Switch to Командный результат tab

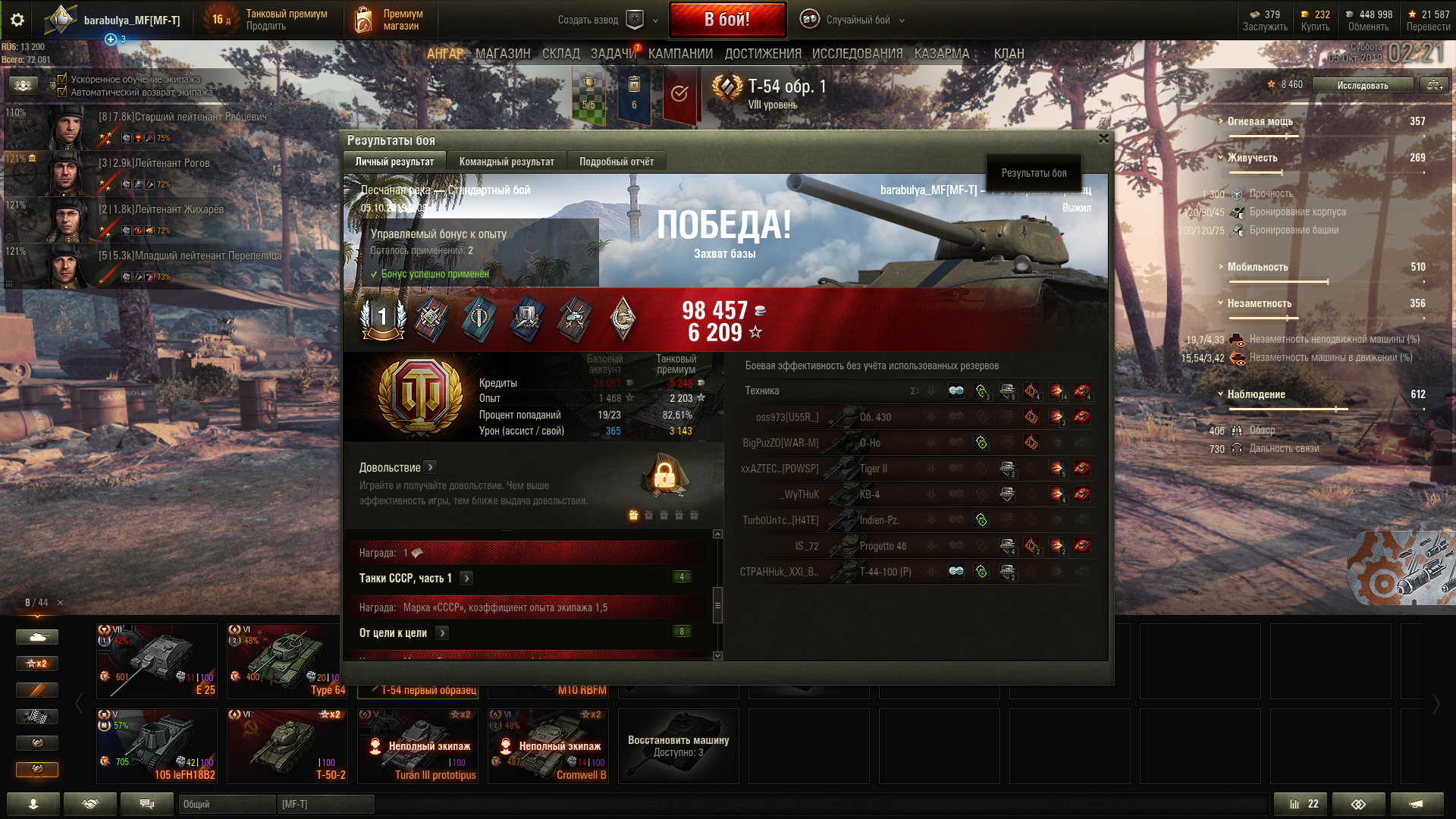pyautogui.click(x=506, y=162)
